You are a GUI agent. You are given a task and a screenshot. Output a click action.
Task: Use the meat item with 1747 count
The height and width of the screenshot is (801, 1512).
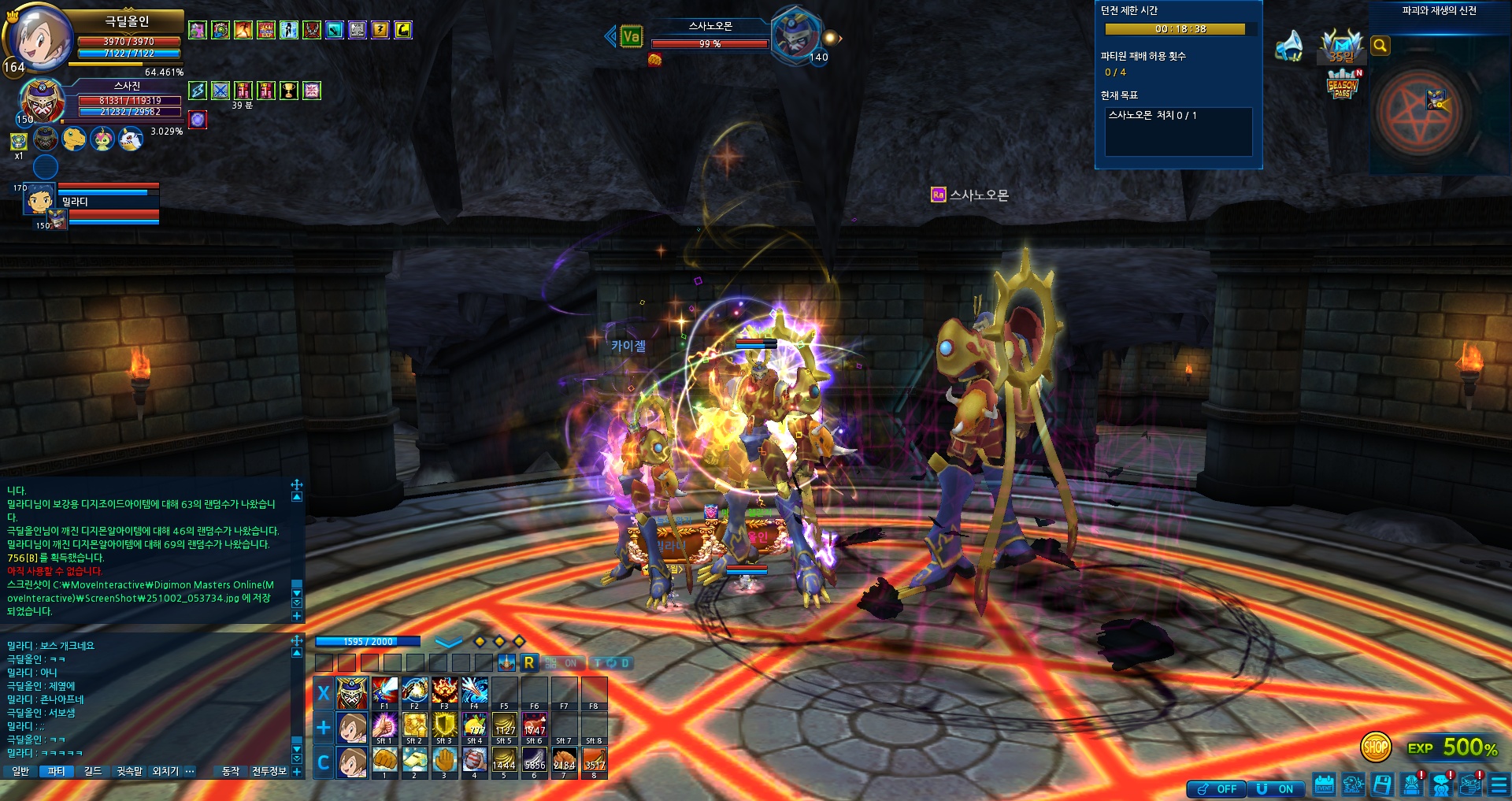point(535,725)
